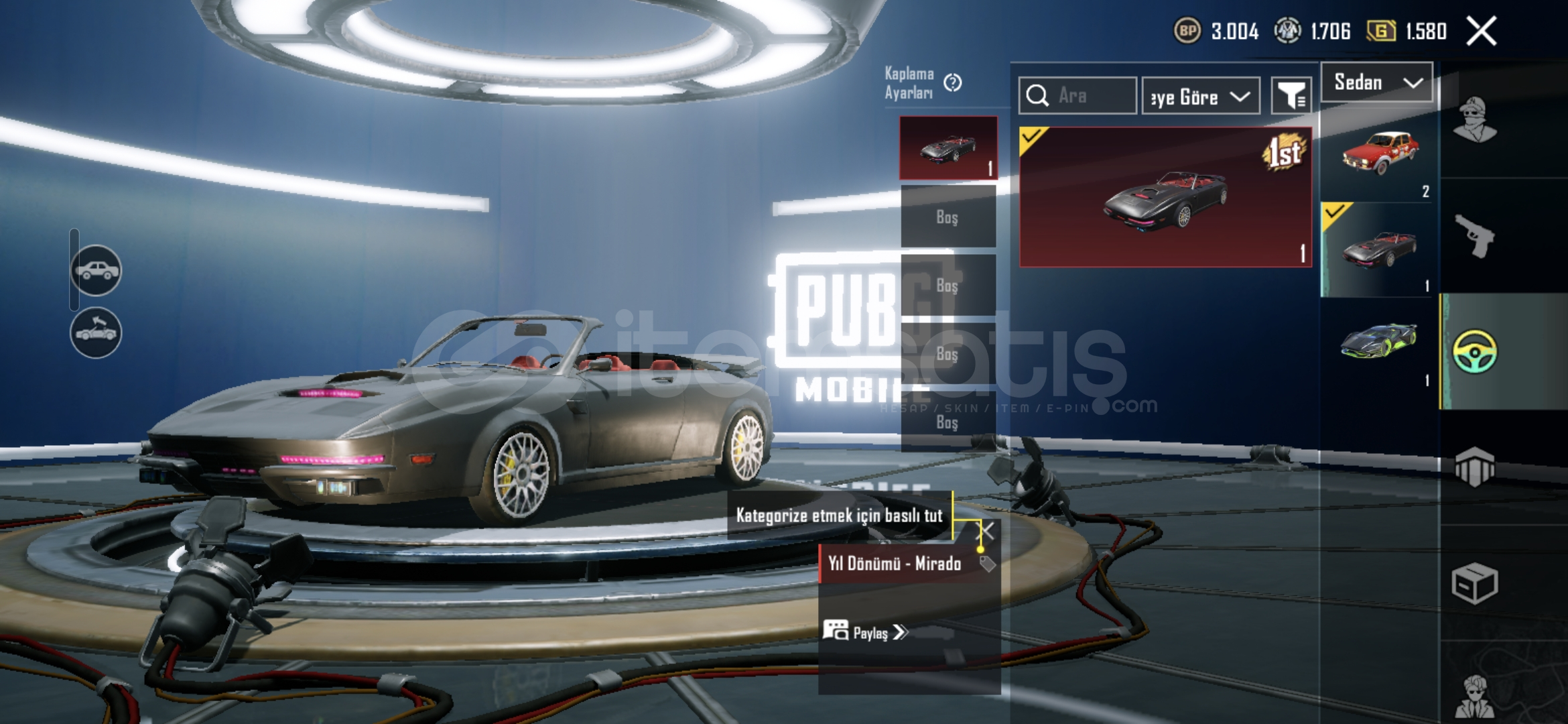Show the standard car view
The height and width of the screenshot is (724, 1568).
tap(96, 270)
